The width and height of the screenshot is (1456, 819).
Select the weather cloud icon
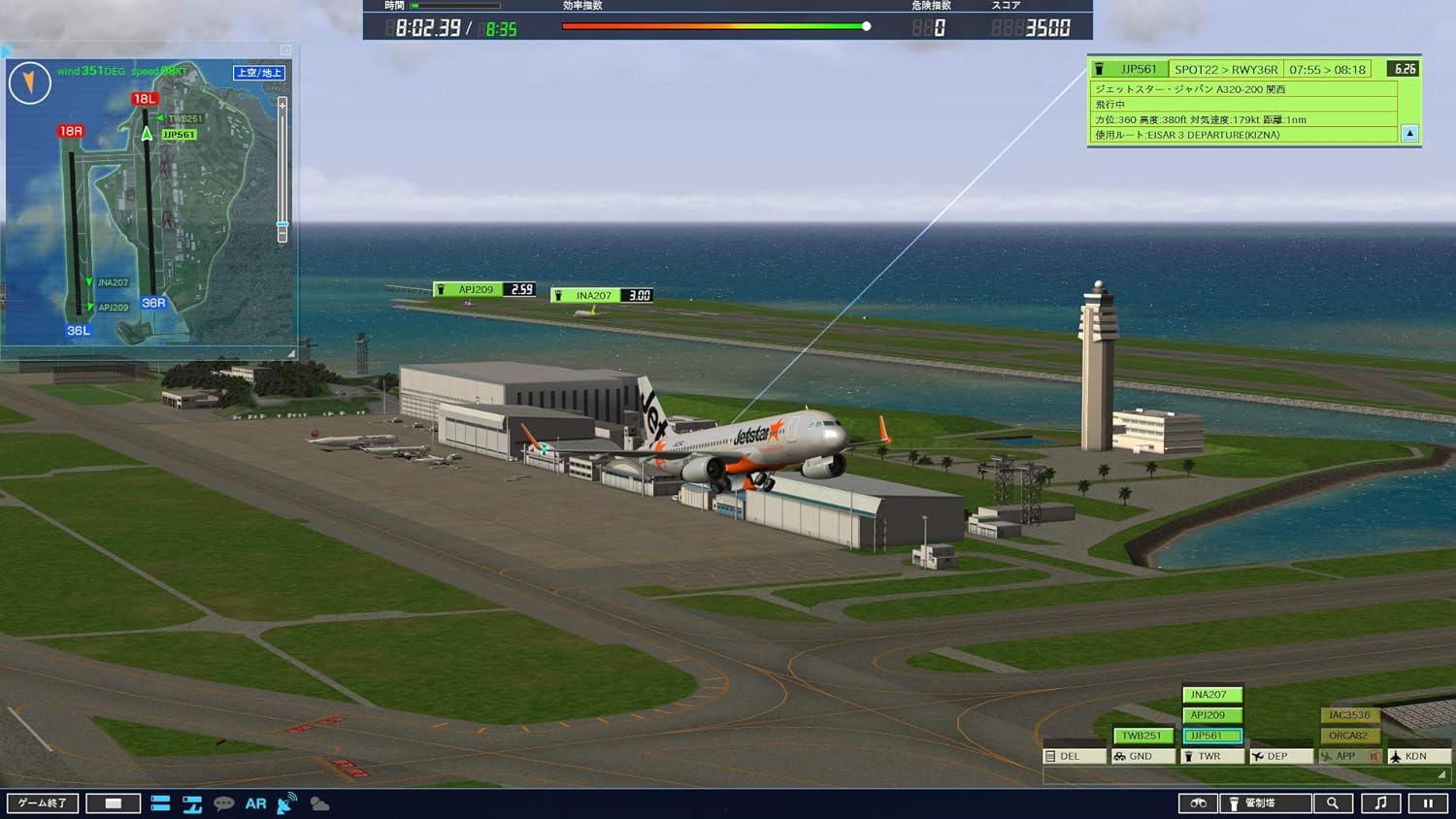tap(318, 803)
